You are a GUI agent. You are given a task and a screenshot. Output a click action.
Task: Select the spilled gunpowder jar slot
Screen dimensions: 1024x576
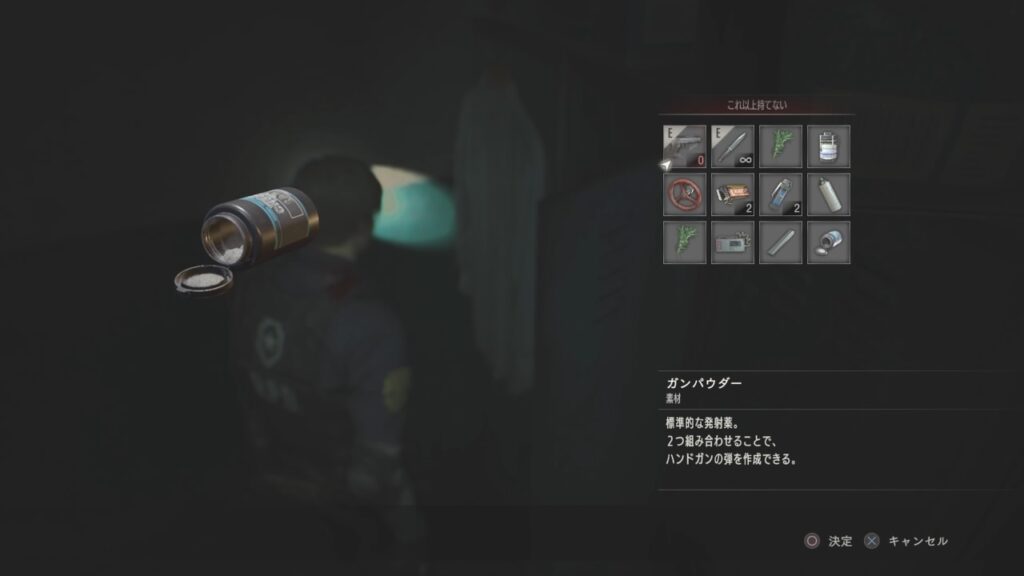click(x=828, y=243)
